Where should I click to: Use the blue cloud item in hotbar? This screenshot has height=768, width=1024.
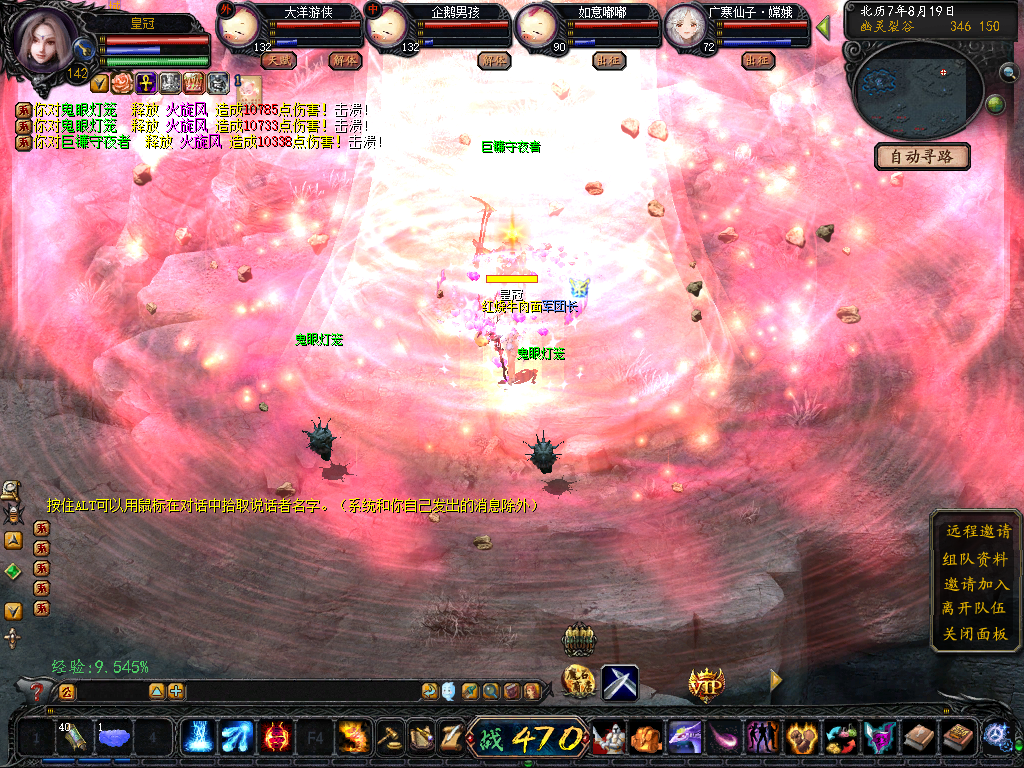click(x=115, y=739)
